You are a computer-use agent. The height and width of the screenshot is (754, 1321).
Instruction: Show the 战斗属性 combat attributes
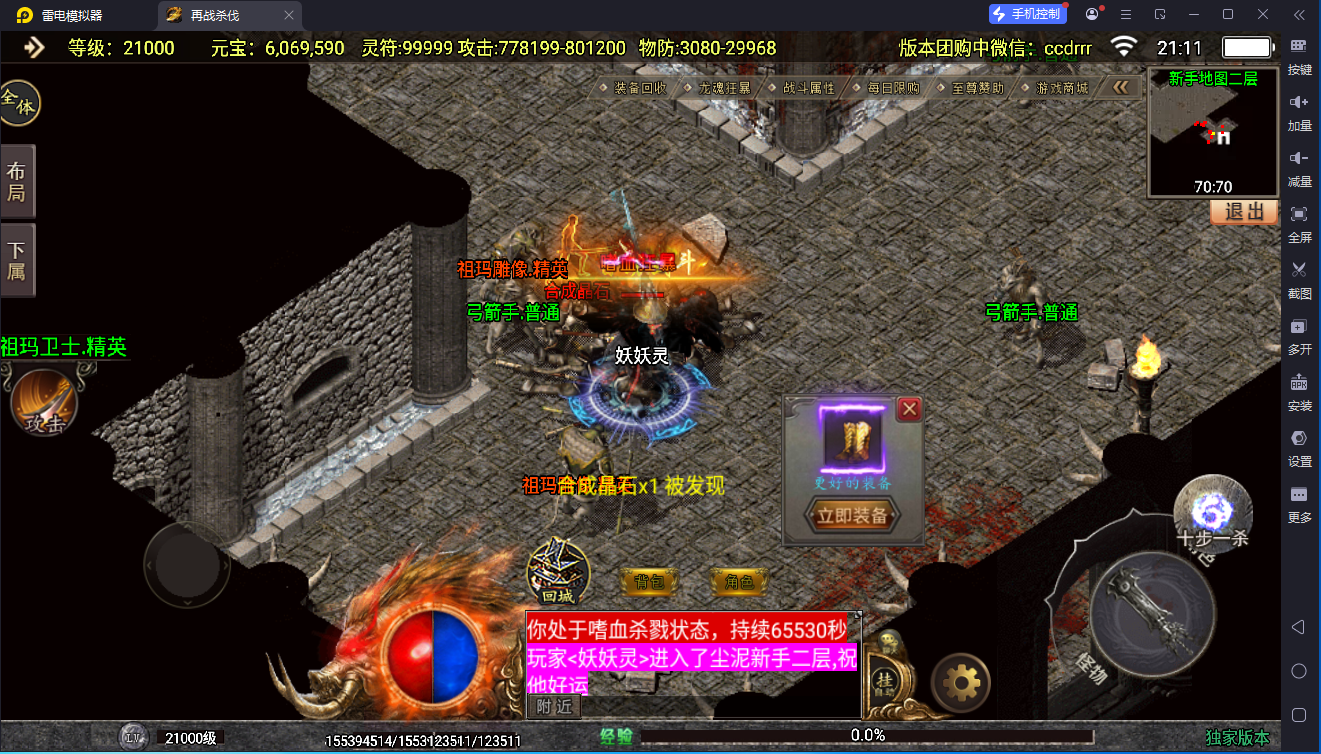coord(808,88)
